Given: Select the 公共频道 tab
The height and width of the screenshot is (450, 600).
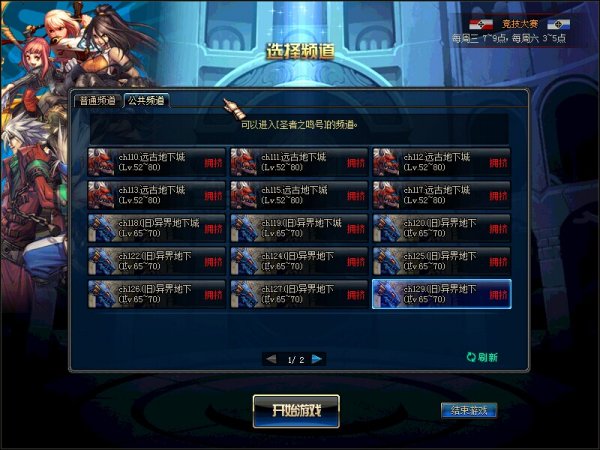Looking at the screenshot, I should coord(146,101).
